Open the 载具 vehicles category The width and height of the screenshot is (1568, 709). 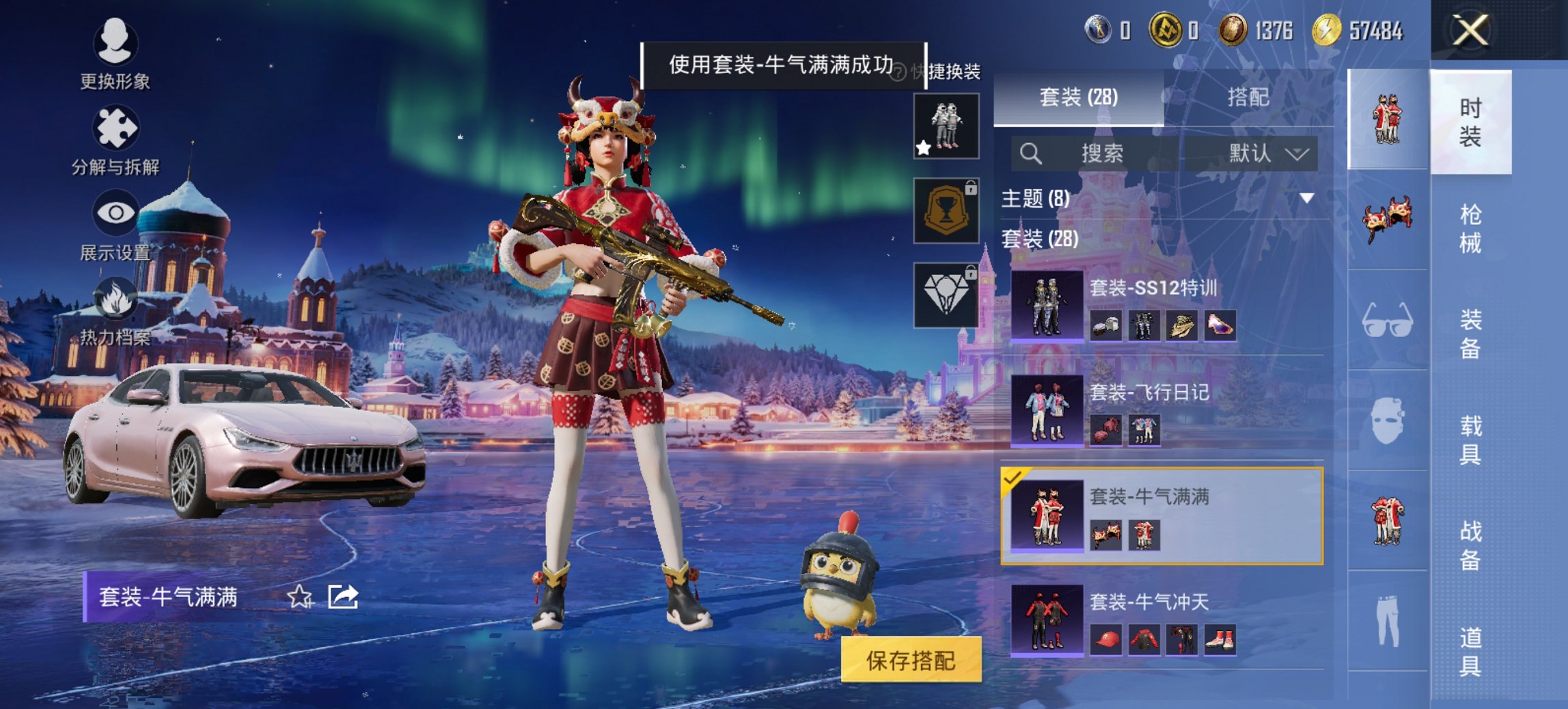[x=1470, y=440]
